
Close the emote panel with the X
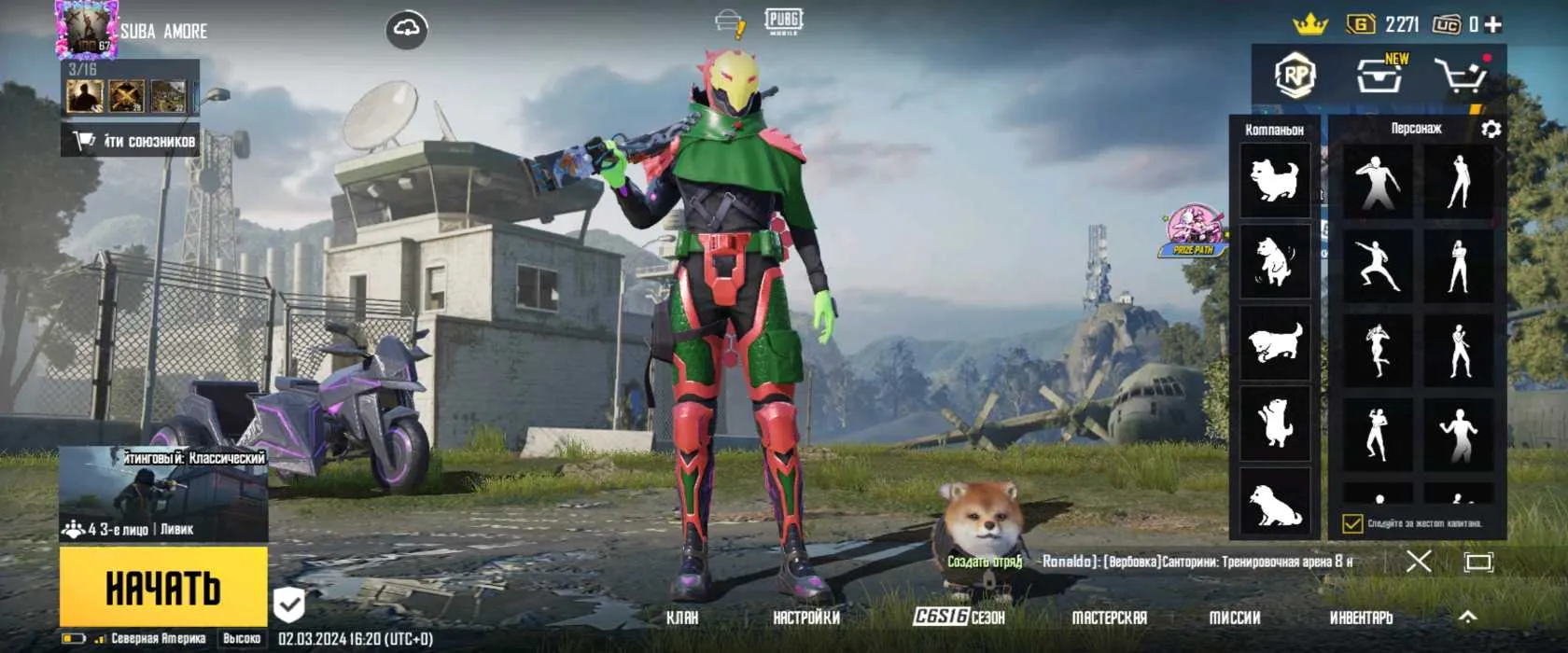pos(1419,561)
